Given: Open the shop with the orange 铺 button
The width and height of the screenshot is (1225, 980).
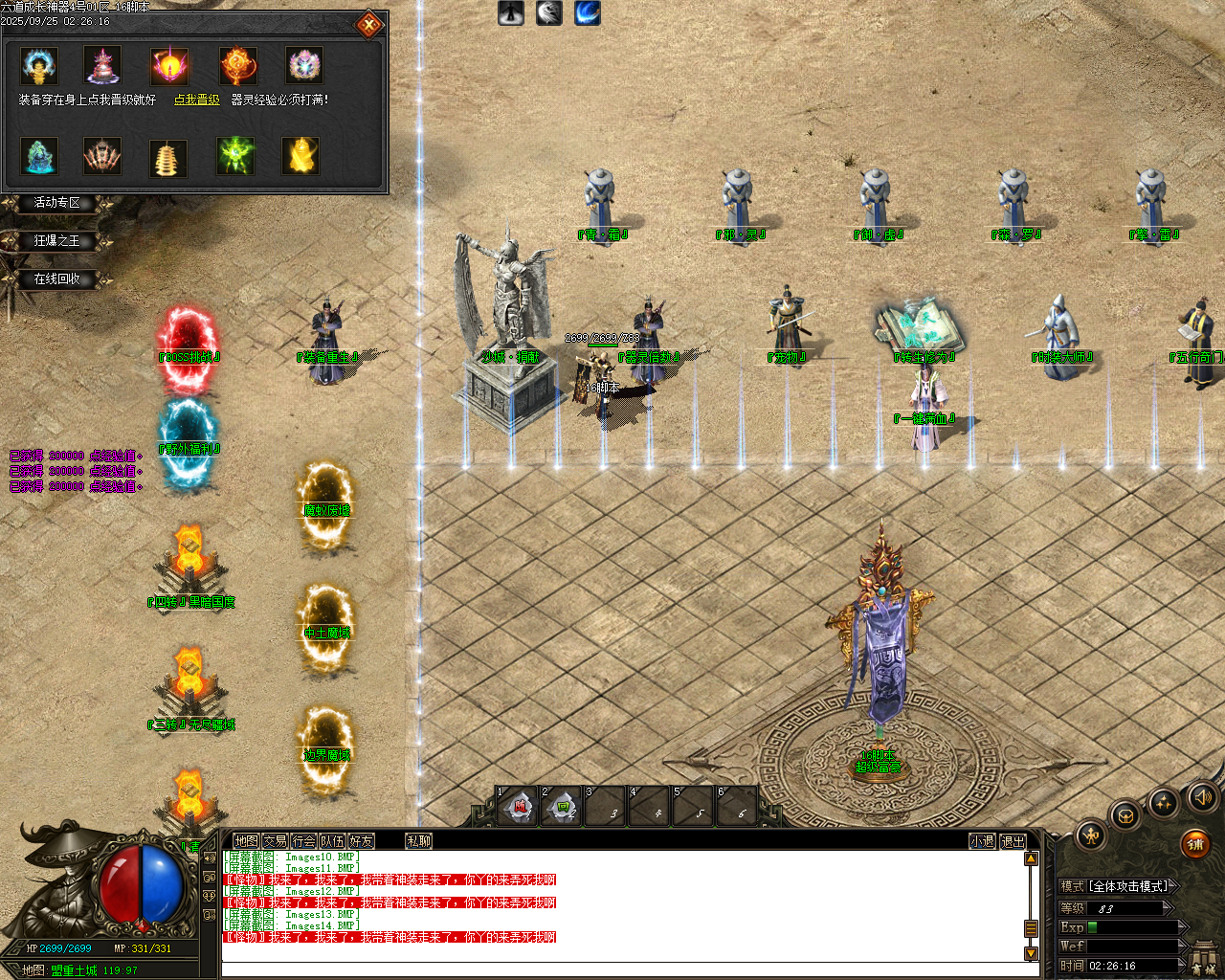Looking at the screenshot, I should click(x=1195, y=844).
